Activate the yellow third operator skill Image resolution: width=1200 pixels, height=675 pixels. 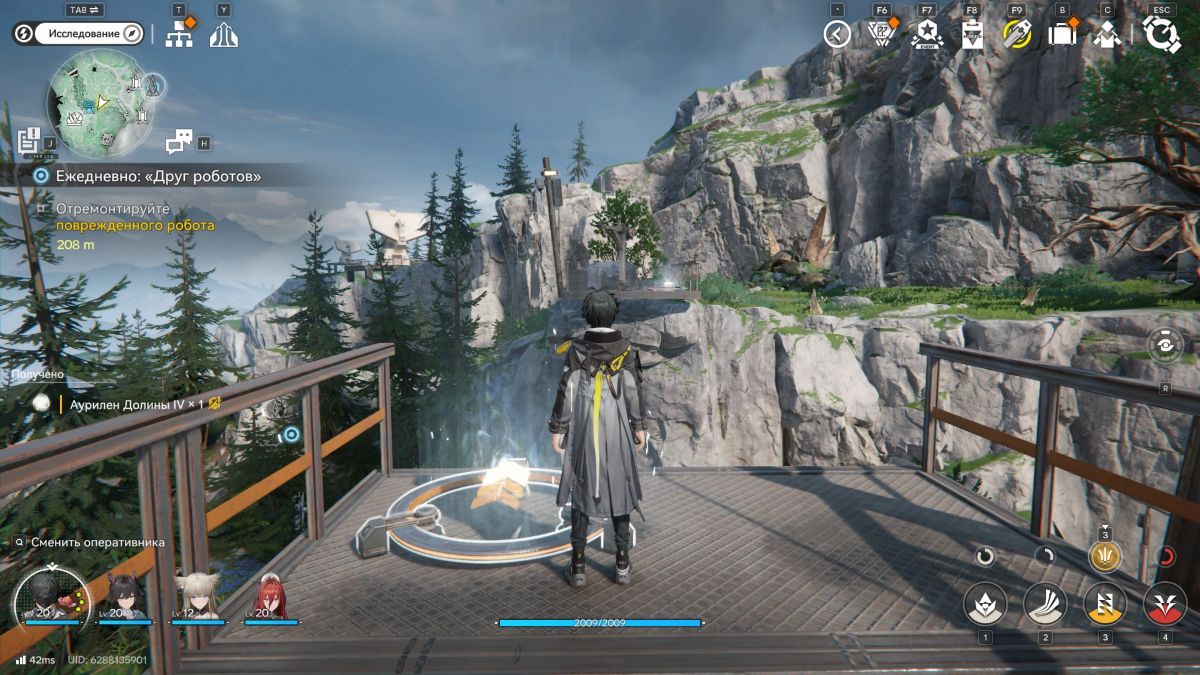[1105, 603]
